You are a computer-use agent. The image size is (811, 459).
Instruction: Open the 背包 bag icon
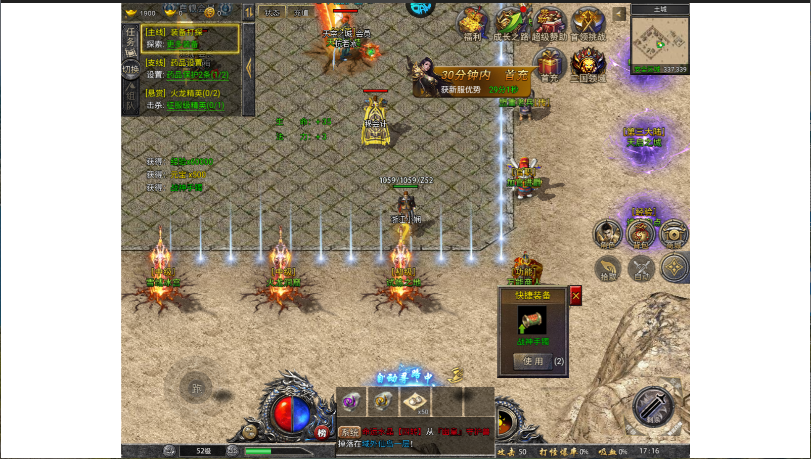[641, 233]
